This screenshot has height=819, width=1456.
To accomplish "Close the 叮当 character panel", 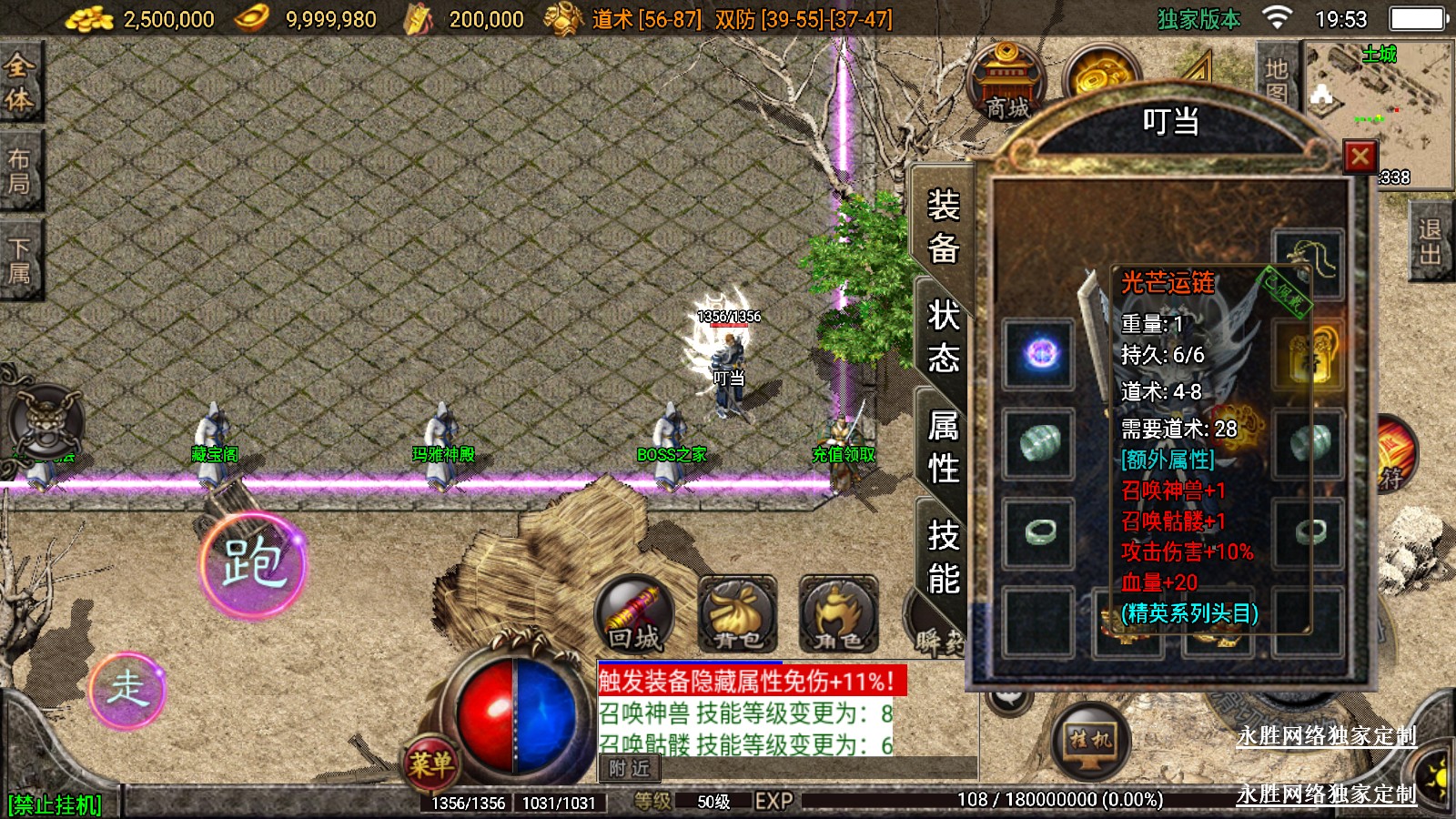I will [x=1360, y=157].
